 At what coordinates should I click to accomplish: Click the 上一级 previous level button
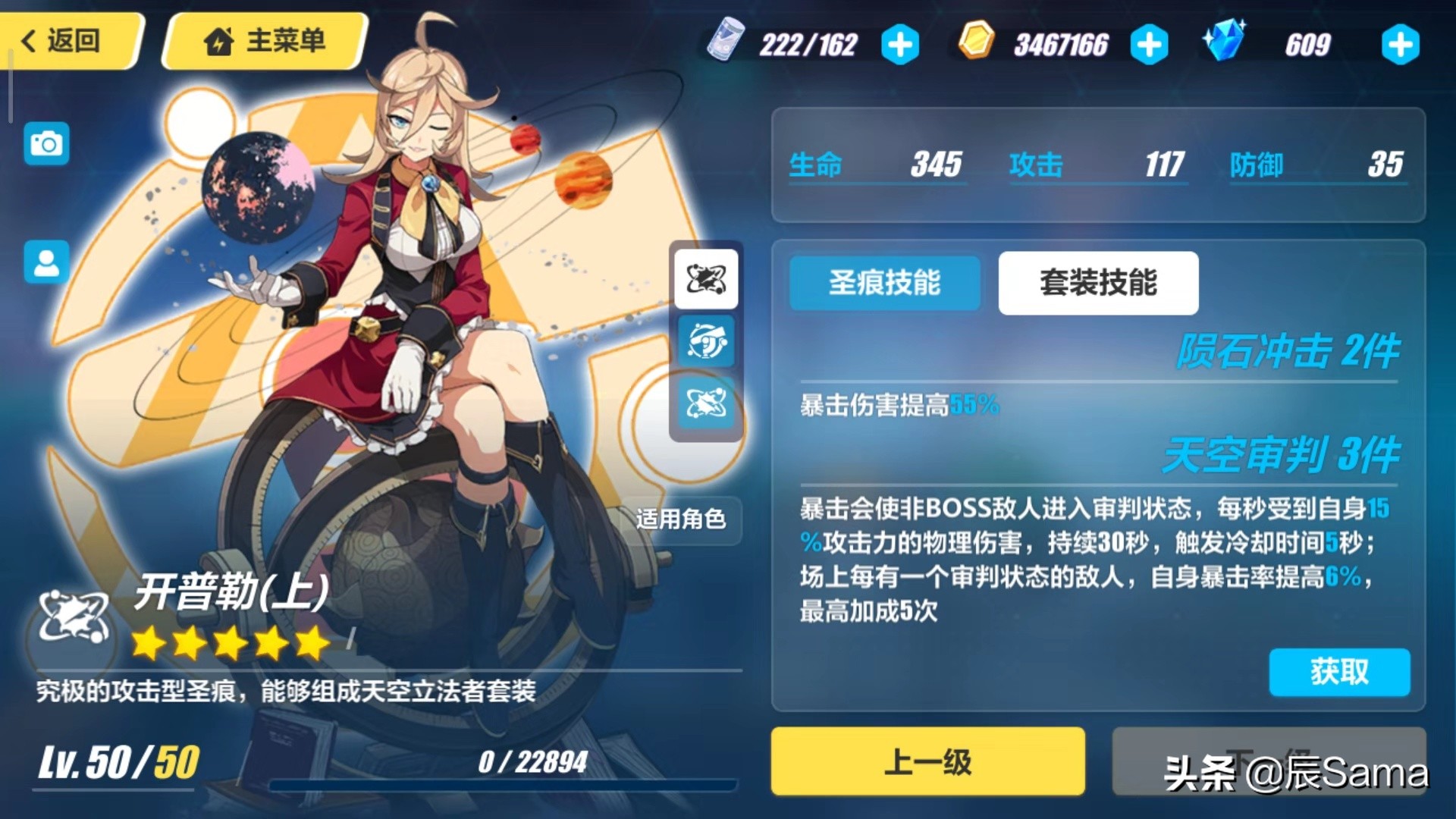click(927, 761)
